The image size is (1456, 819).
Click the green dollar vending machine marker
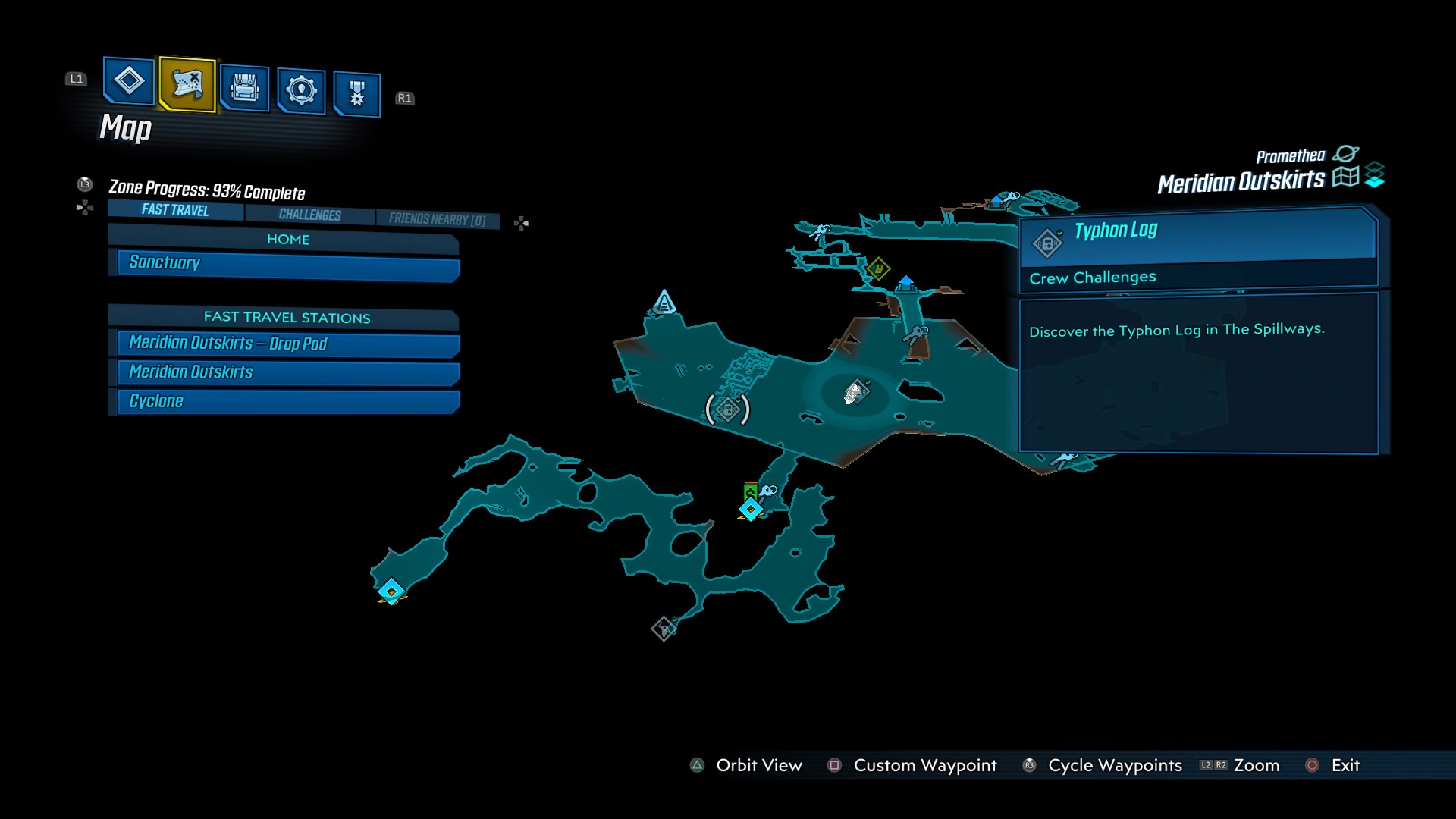coord(750,491)
